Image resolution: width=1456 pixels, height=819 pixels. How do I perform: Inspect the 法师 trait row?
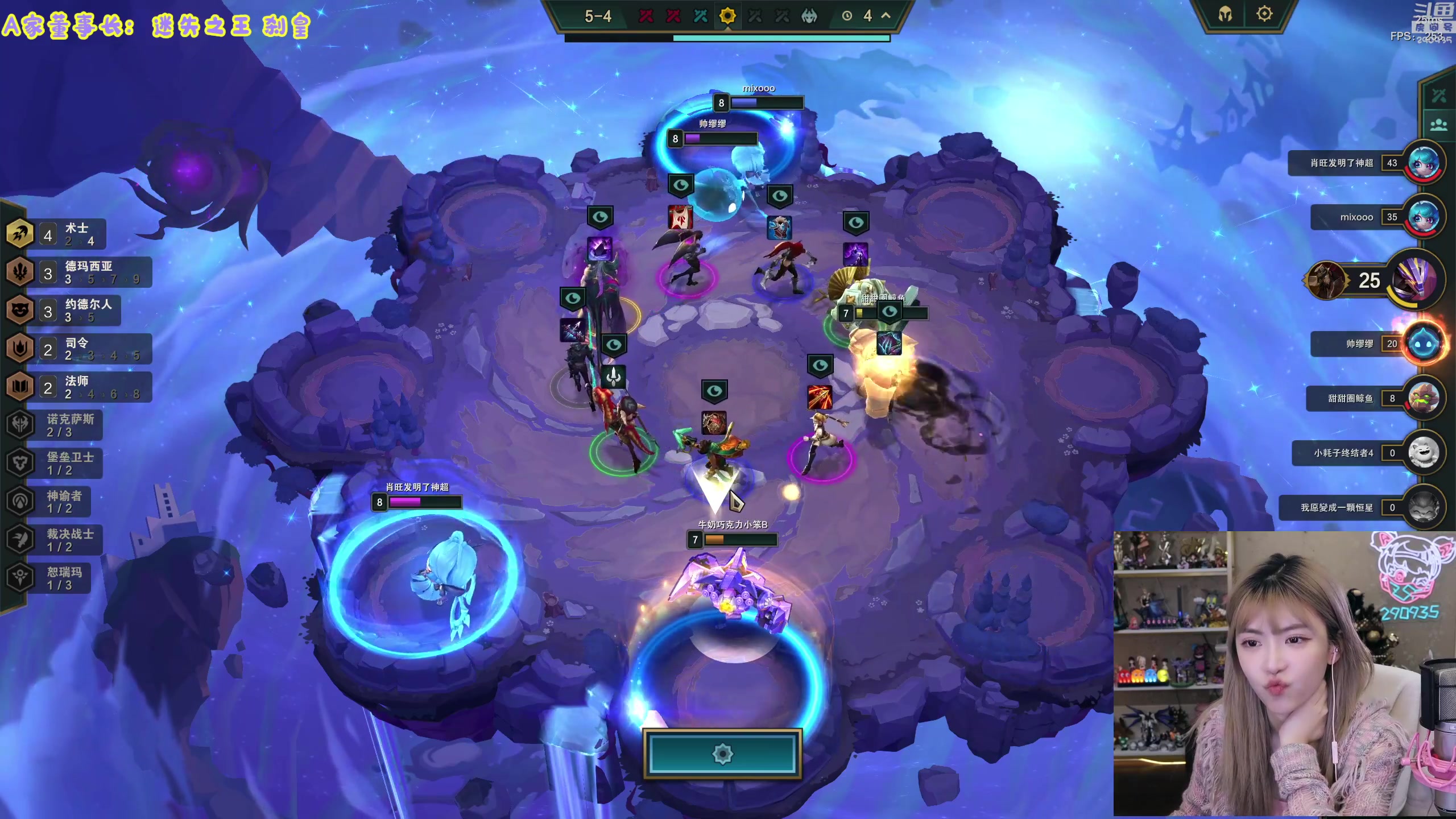[80, 387]
